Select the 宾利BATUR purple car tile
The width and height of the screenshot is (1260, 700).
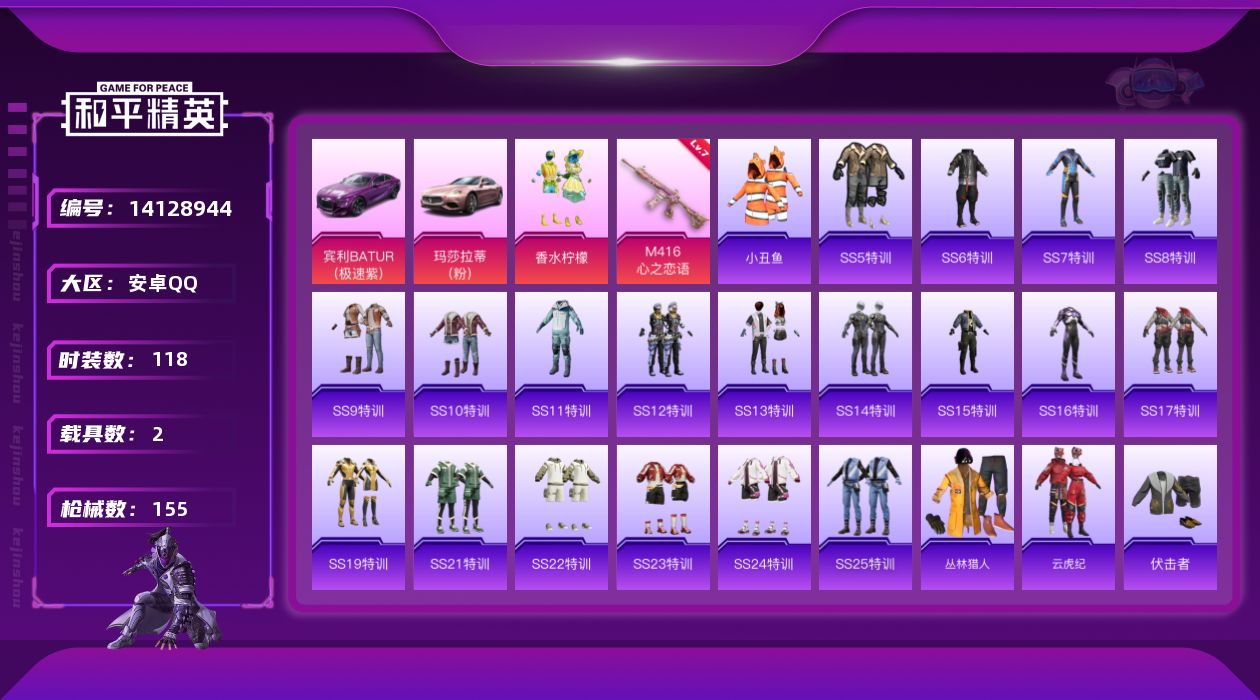pos(358,211)
